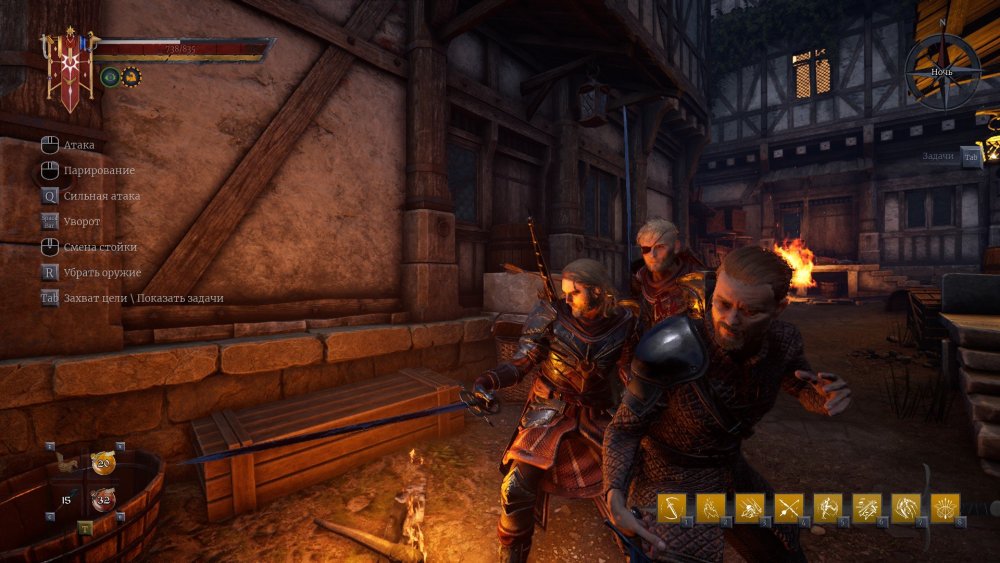The width and height of the screenshot is (1000, 563).
Task: Click the compass showing Ночь
Action: click(943, 71)
